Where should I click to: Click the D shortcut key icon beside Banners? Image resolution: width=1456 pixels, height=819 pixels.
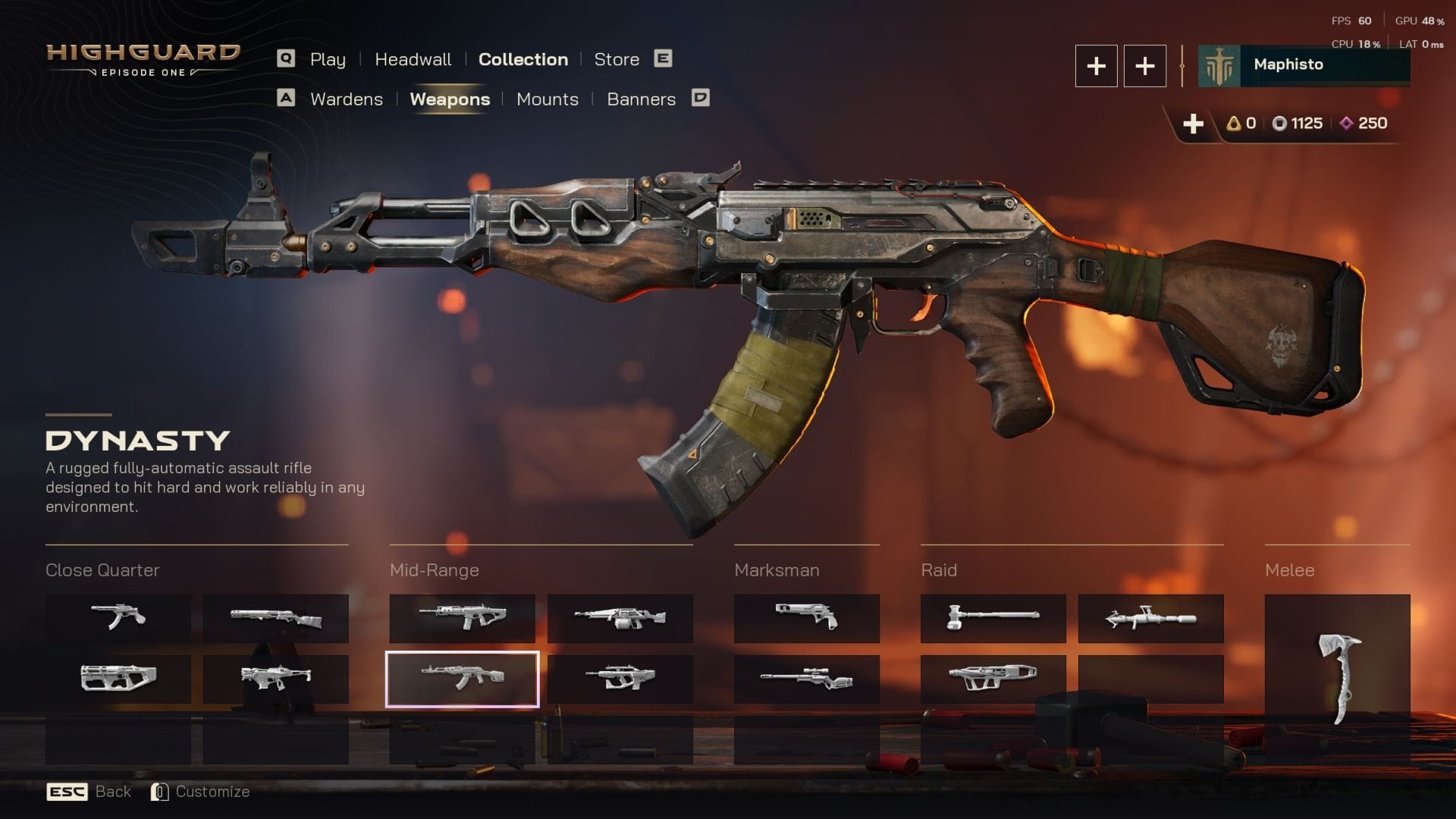[x=701, y=98]
